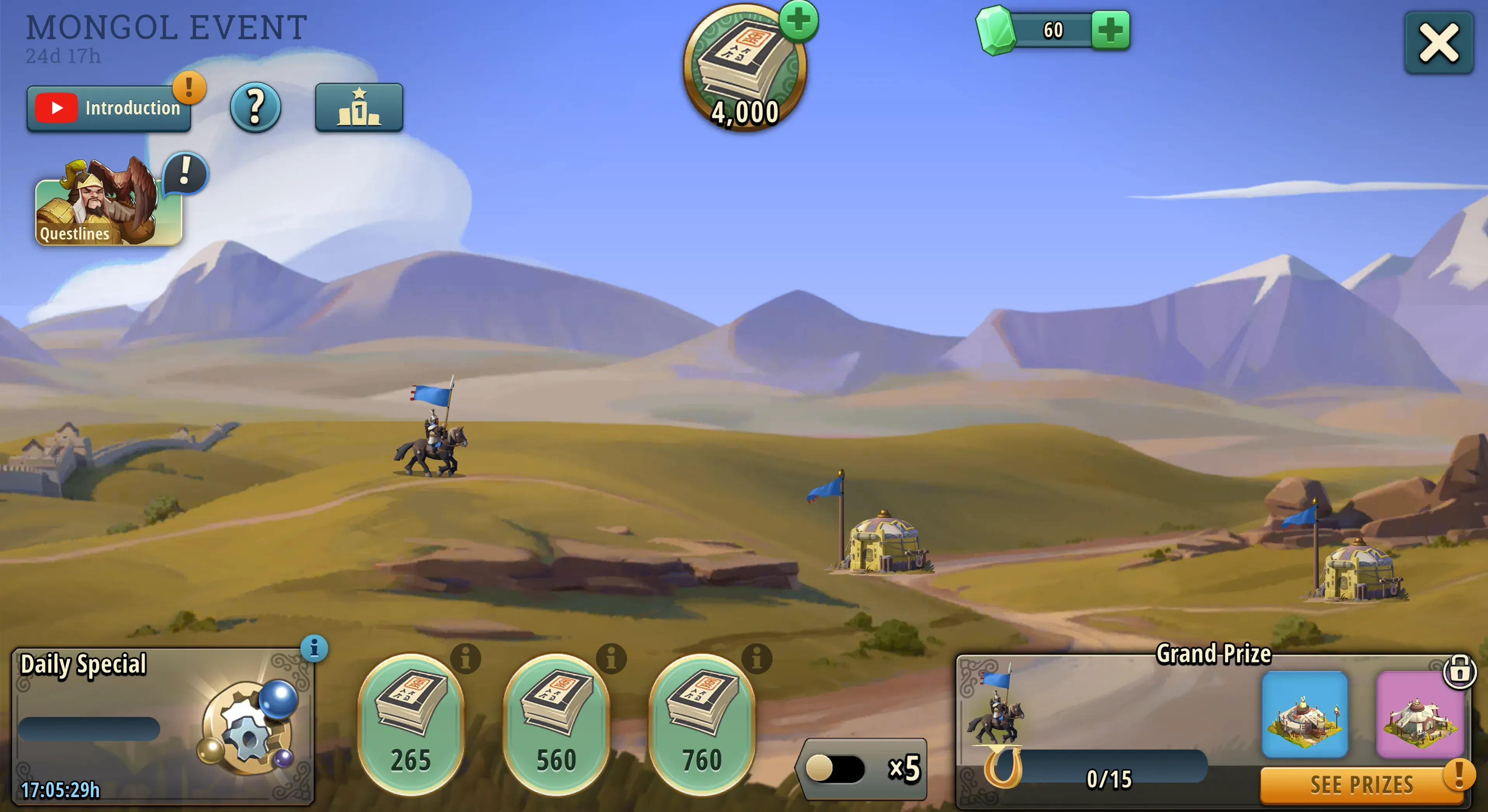Preview the blue Grand Prize building
The width and height of the screenshot is (1488, 812).
pyautogui.click(x=1305, y=714)
